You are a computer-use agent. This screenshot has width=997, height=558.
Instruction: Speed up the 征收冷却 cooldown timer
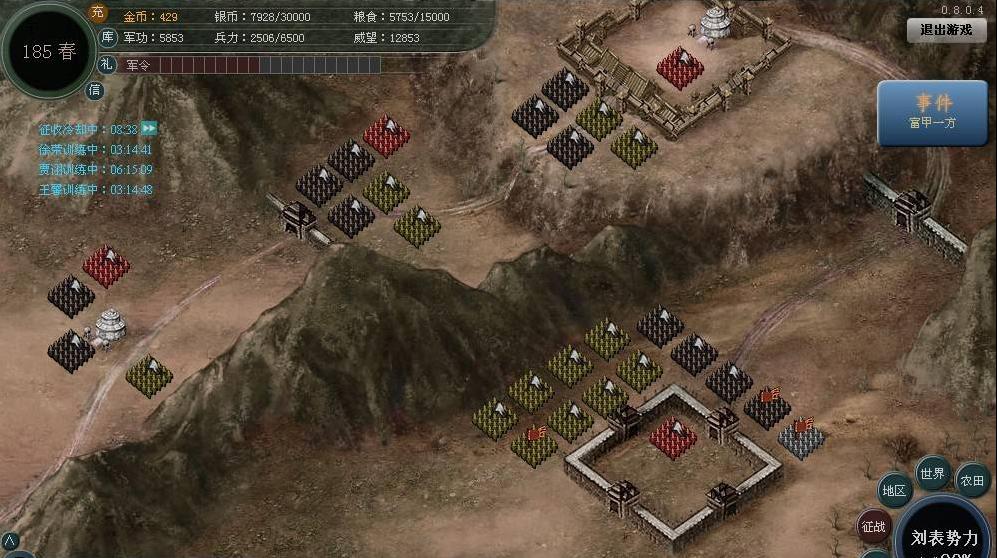[x=149, y=129]
